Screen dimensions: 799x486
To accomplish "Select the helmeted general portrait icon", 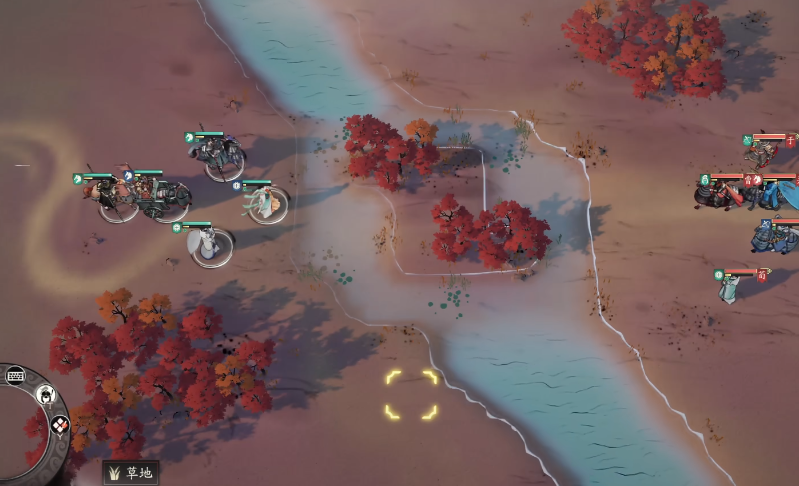I will click(x=45, y=395).
